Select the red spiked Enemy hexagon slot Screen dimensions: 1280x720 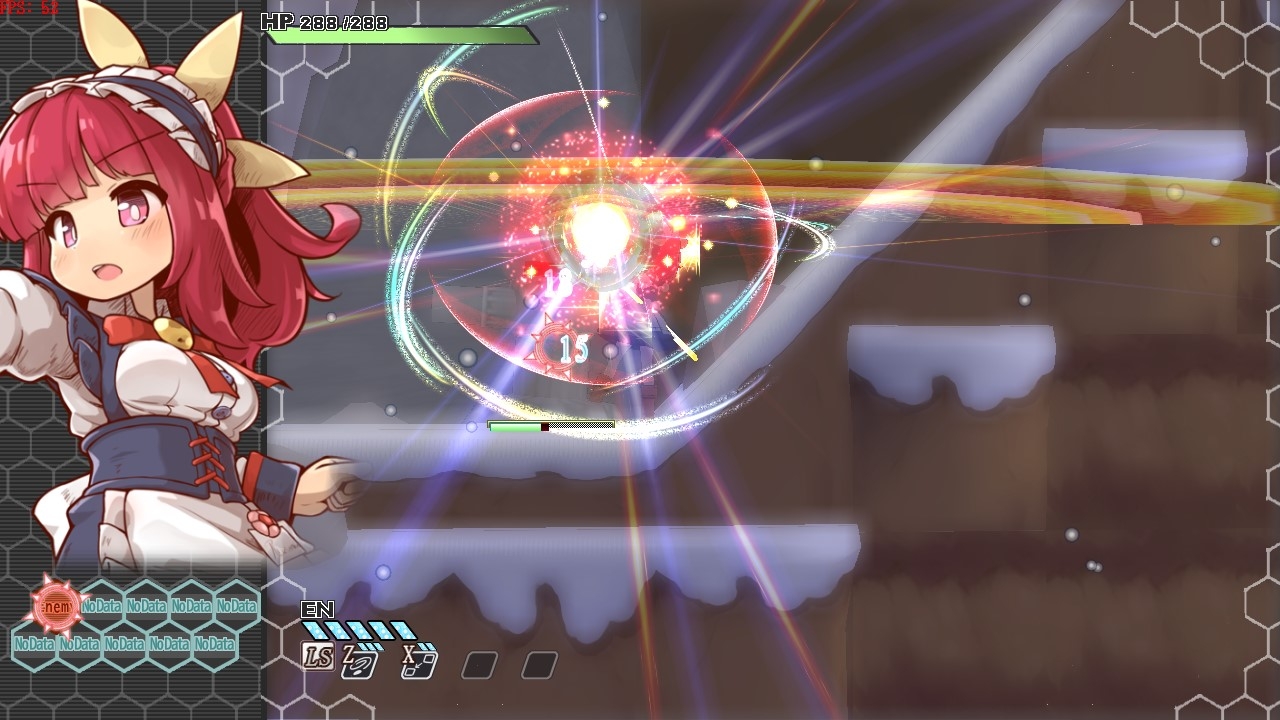click(56, 605)
